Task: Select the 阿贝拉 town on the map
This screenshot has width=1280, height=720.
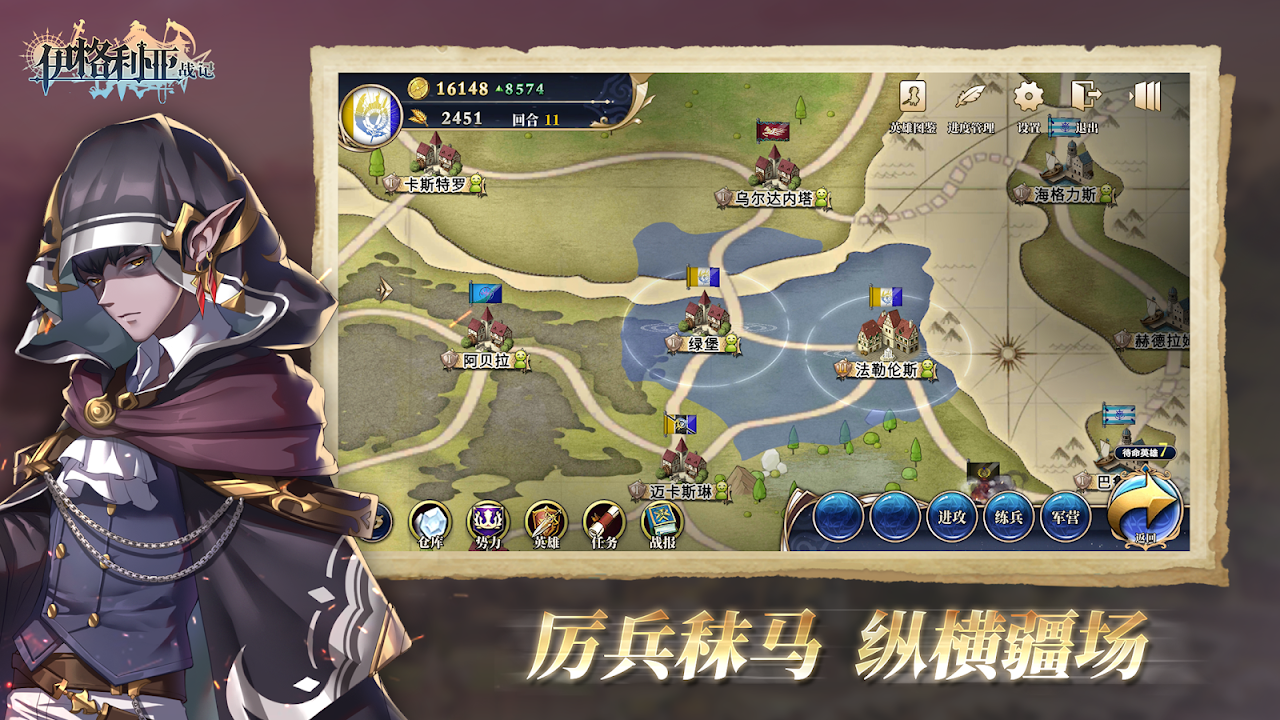Action: click(x=486, y=332)
